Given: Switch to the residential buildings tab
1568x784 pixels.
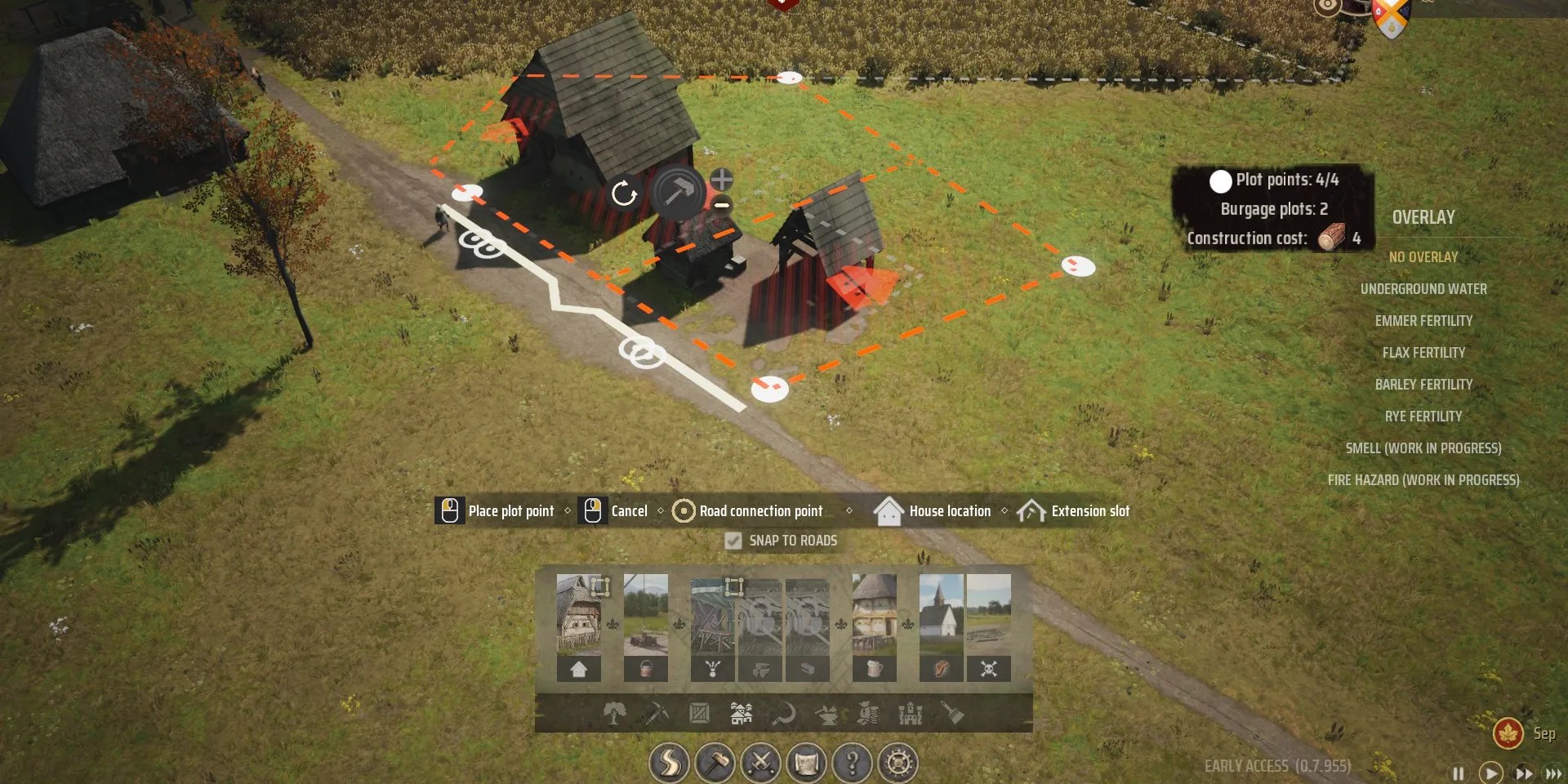Looking at the screenshot, I should coord(742,713).
